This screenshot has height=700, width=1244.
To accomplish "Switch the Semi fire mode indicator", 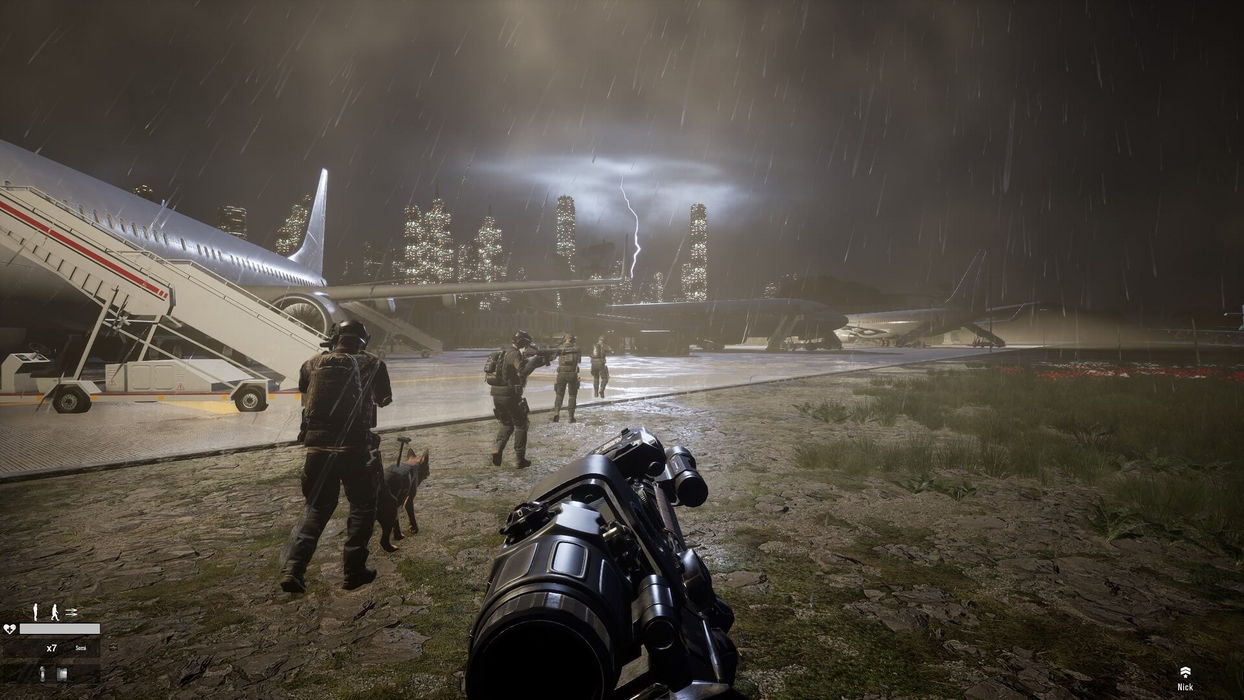I will pyautogui.click(x=80, y=649).
